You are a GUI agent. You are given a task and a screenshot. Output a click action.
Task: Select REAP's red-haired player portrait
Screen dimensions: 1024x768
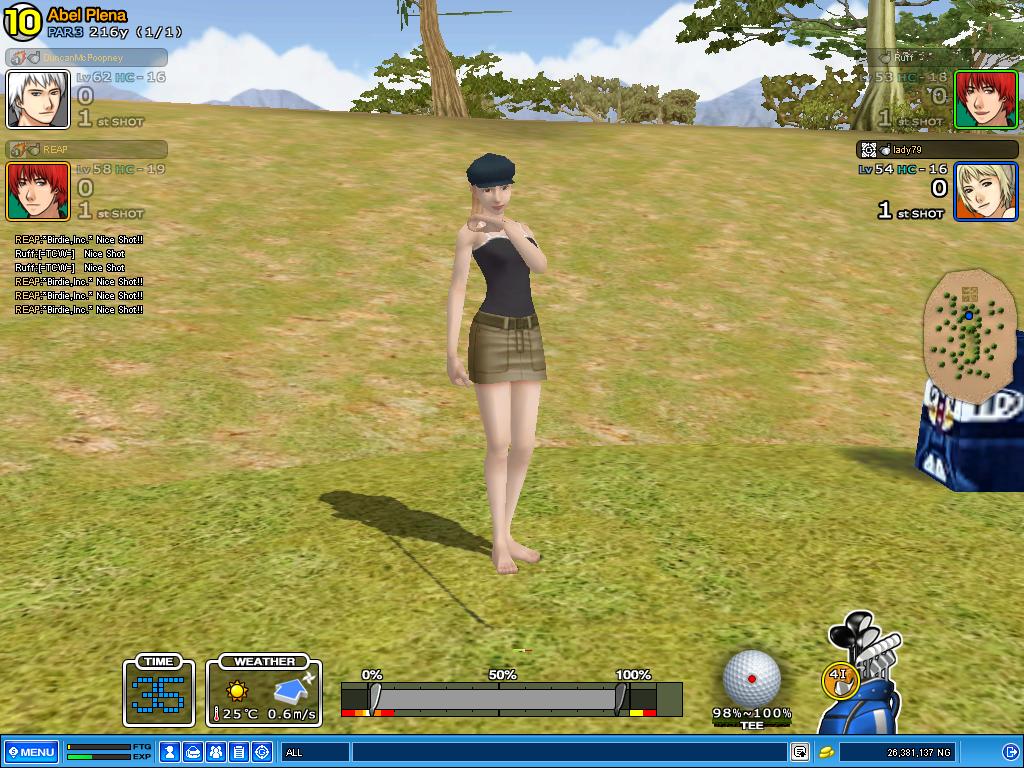[x=38, y=191]
